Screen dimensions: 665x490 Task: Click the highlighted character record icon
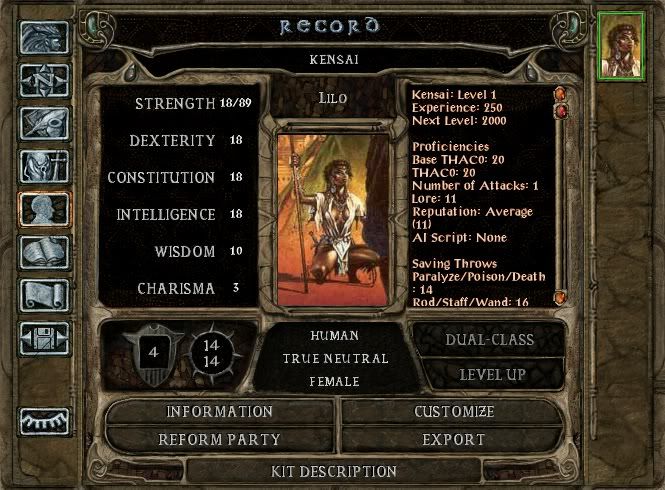pos(45,211)
